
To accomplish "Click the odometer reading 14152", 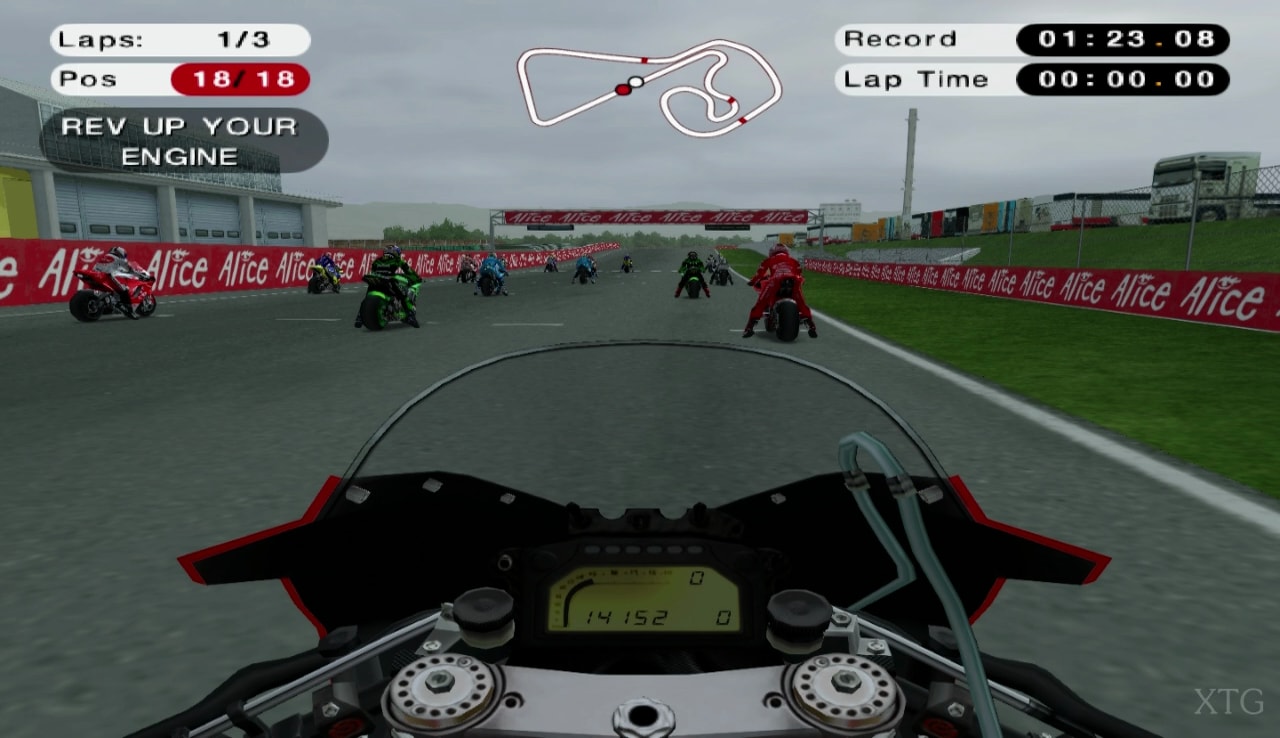I will click(x=629, y=617).
